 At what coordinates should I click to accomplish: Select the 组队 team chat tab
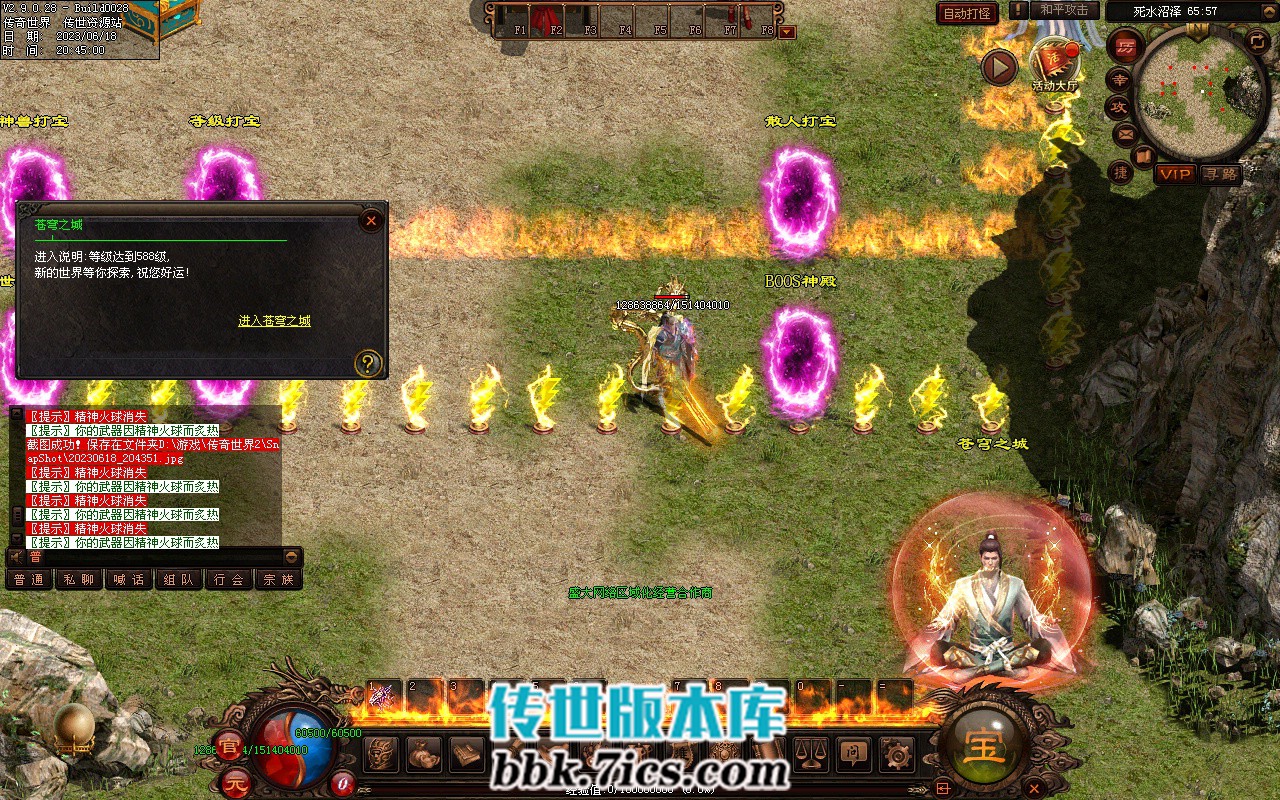click(178, 579)
